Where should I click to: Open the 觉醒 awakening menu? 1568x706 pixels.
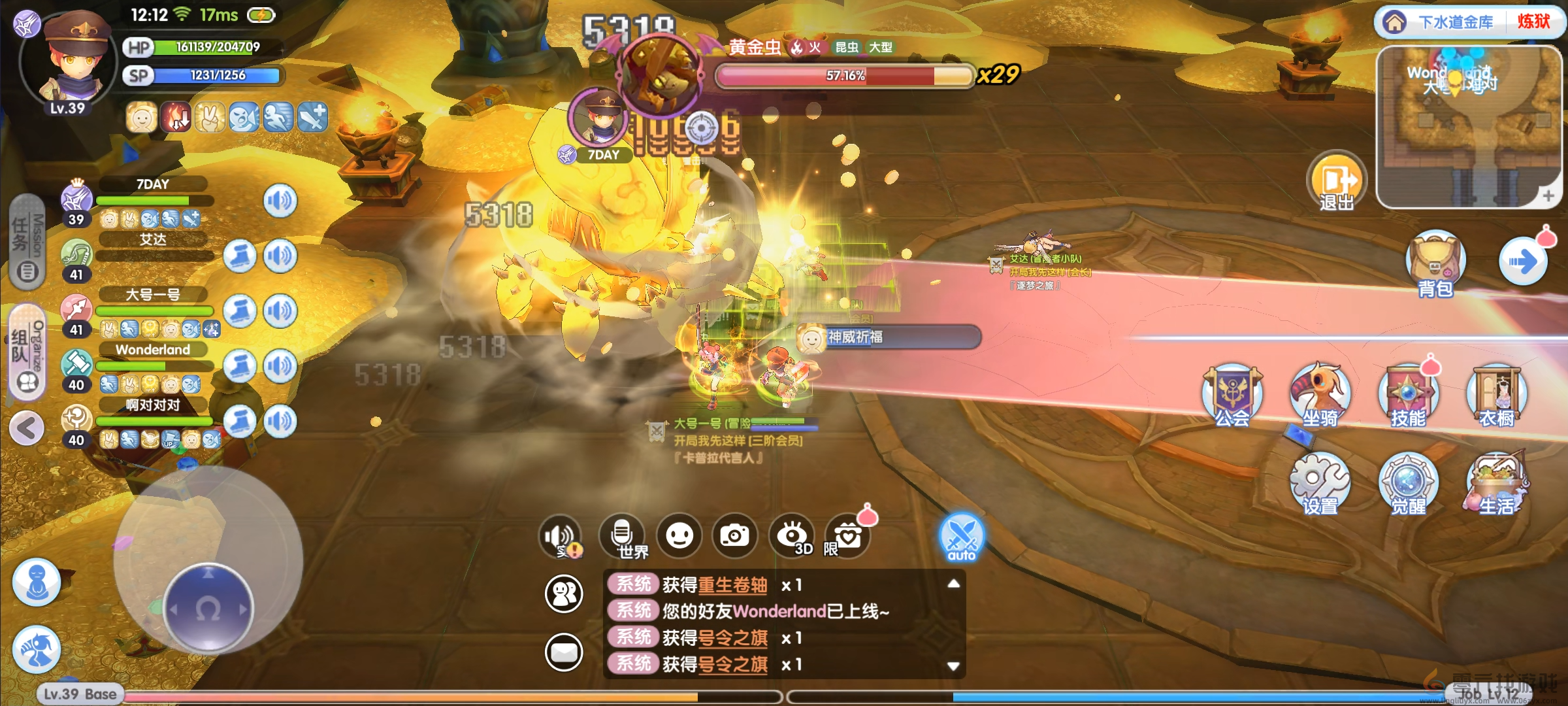1408,484
